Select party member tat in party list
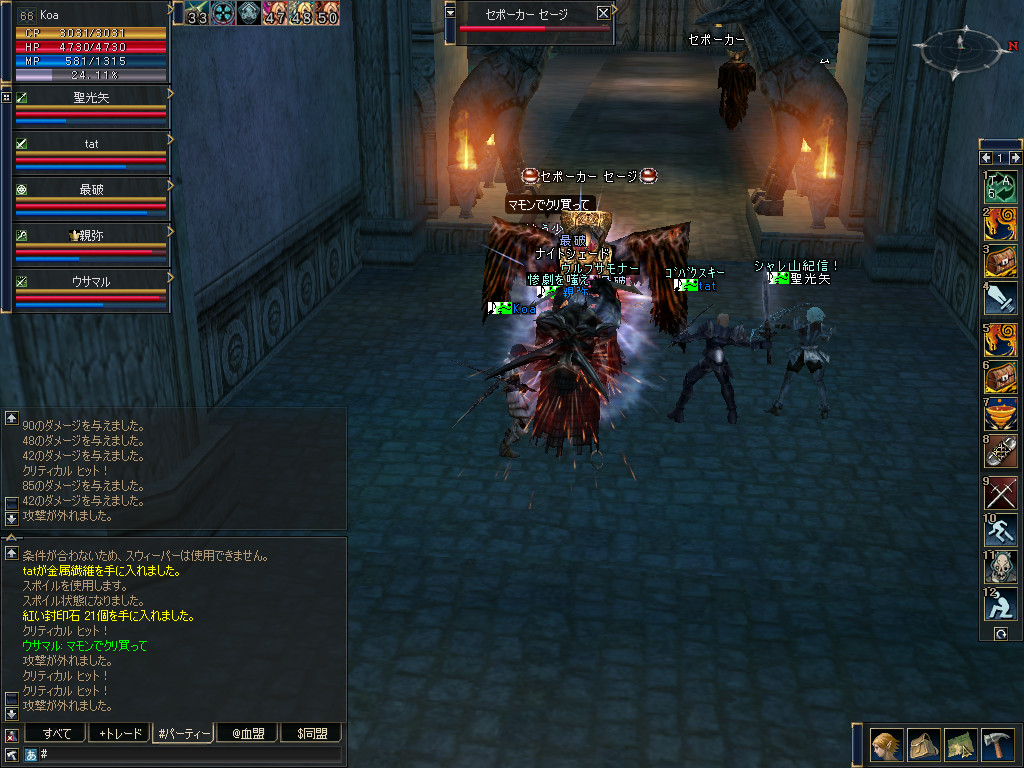This screenshot has height=768, width=1024. (92, 144)
